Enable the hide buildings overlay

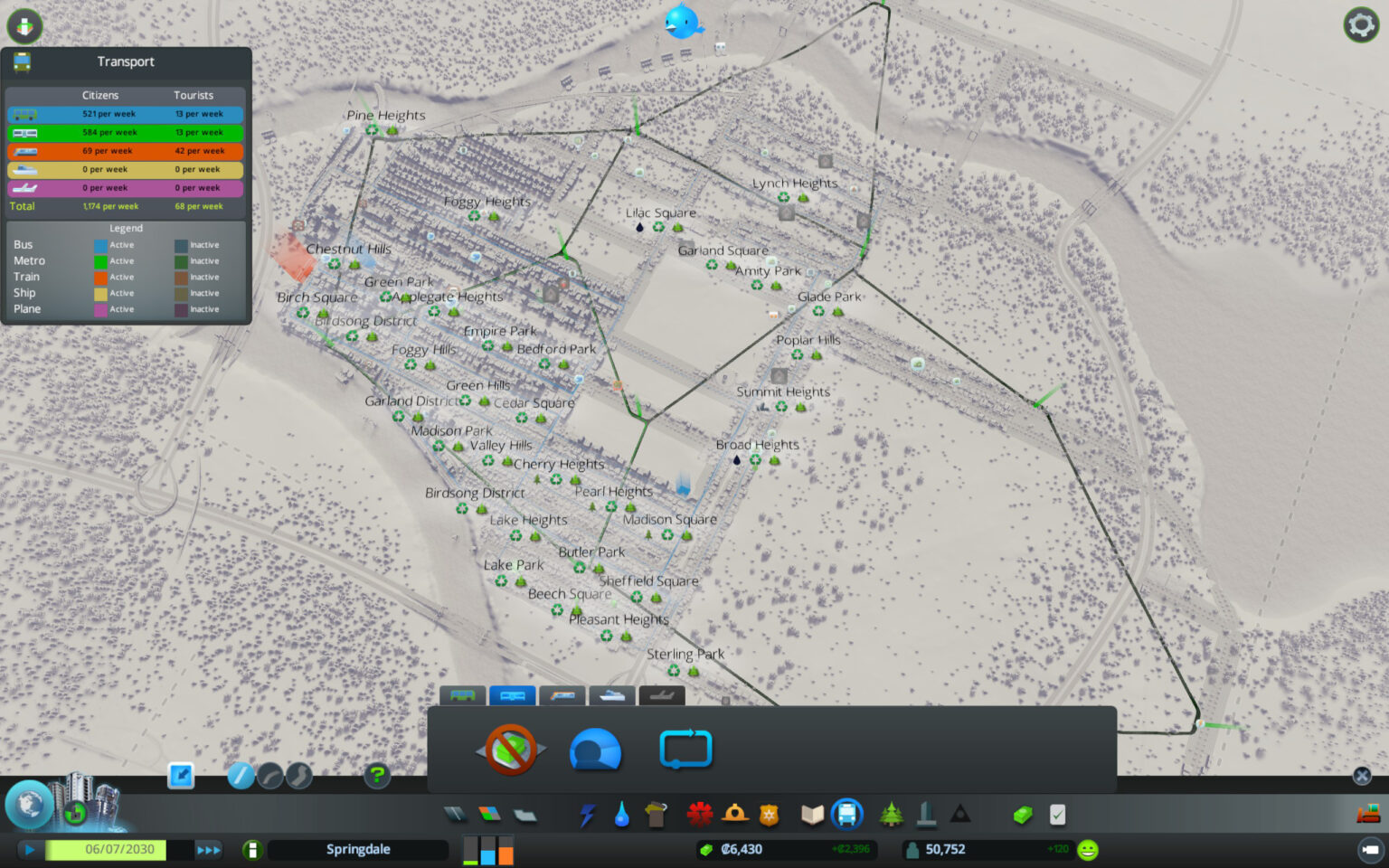click(x=513, y=750)
